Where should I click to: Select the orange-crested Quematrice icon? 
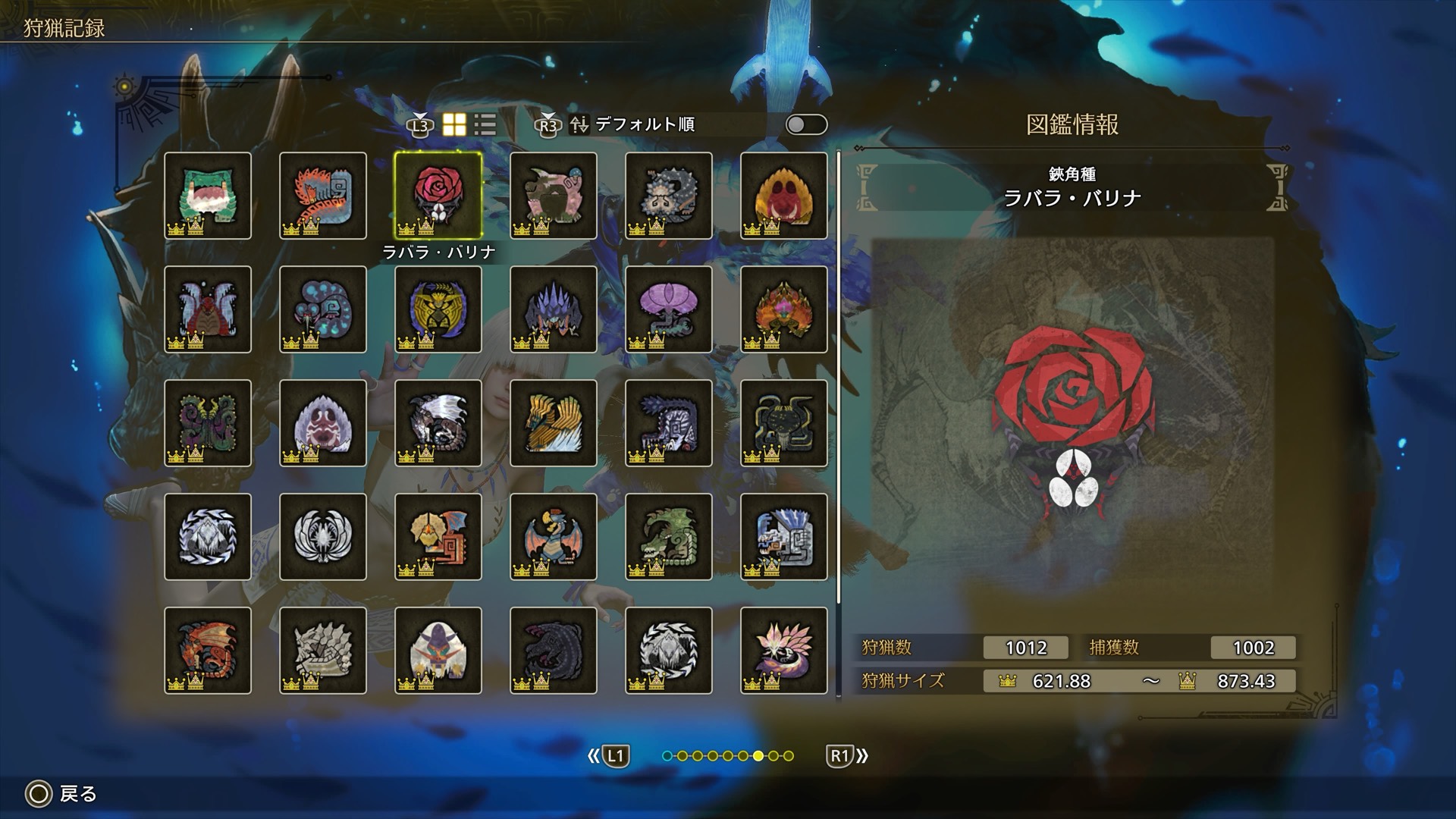click(322, 195)
